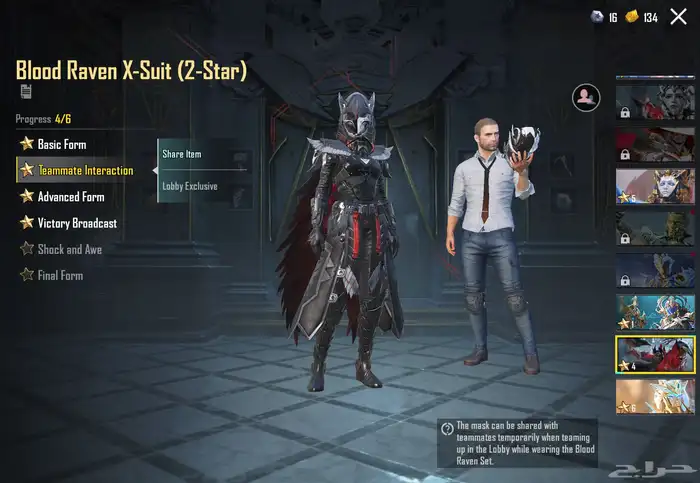The height and width of the screenshot is (483, 700).
Task: View the Final Form entry
Action: pos(59,275)
